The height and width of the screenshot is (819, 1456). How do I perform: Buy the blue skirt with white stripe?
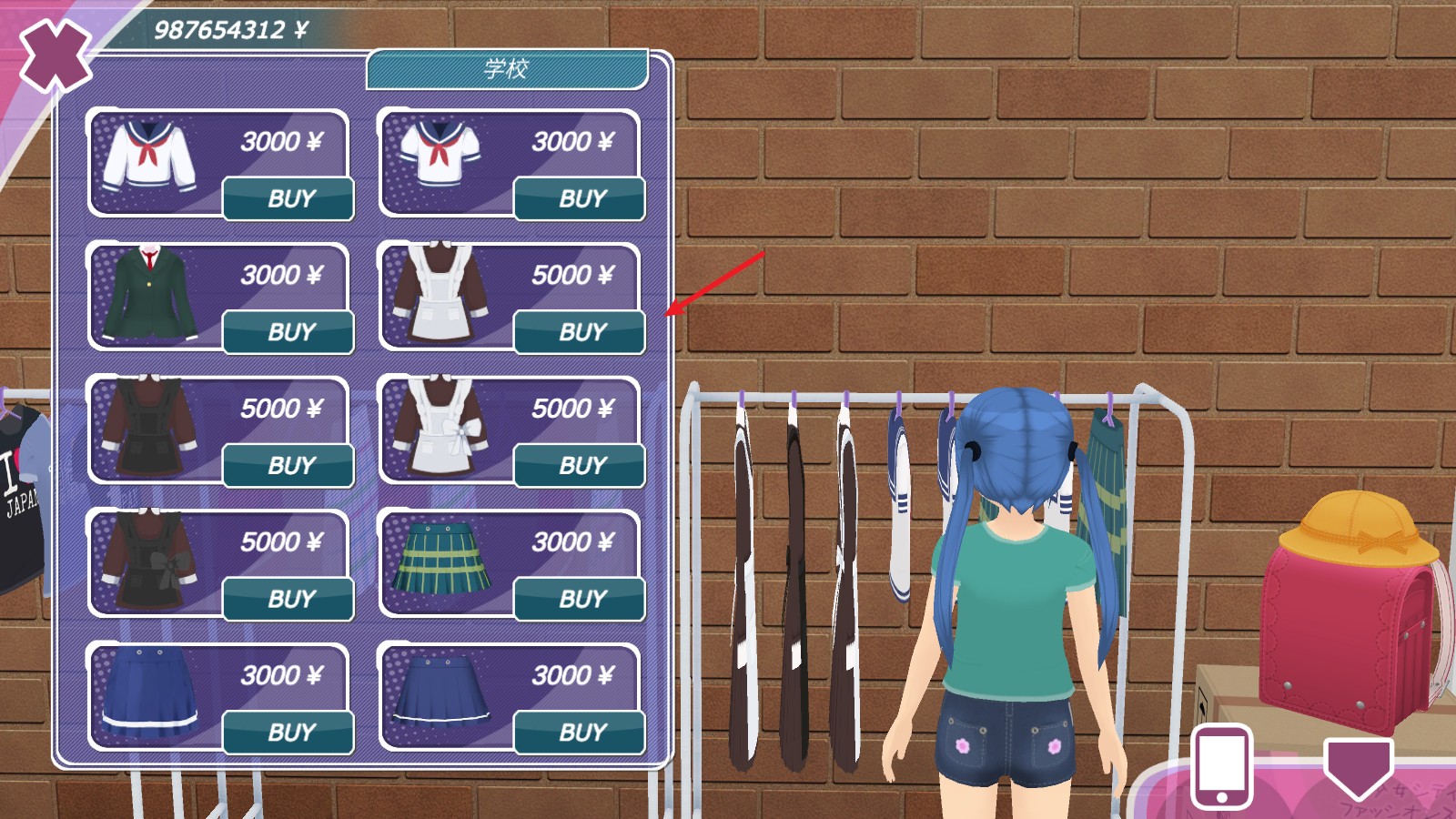[289, 733]
